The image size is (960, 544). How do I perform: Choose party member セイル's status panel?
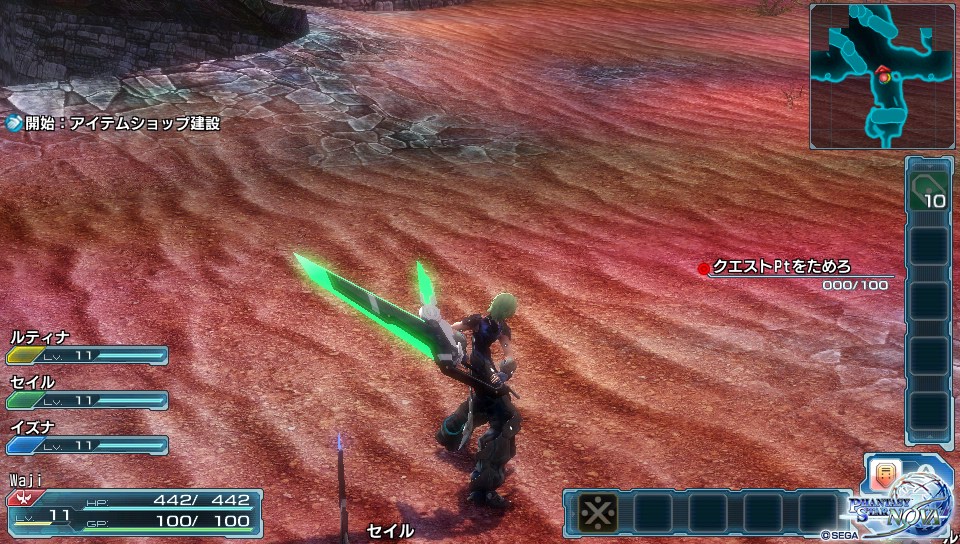(87, 393)
